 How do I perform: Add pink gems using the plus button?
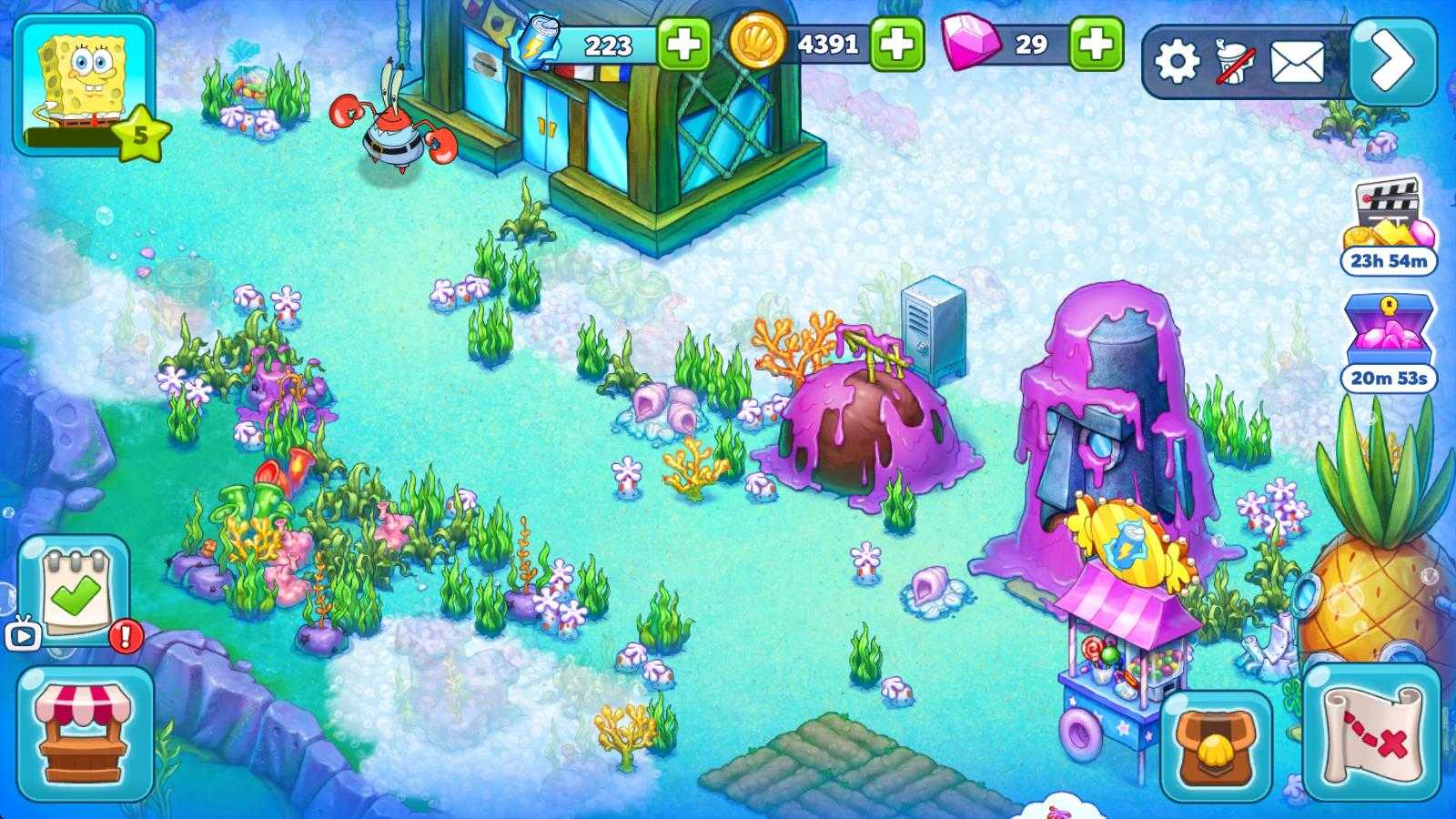(1096, 44)
